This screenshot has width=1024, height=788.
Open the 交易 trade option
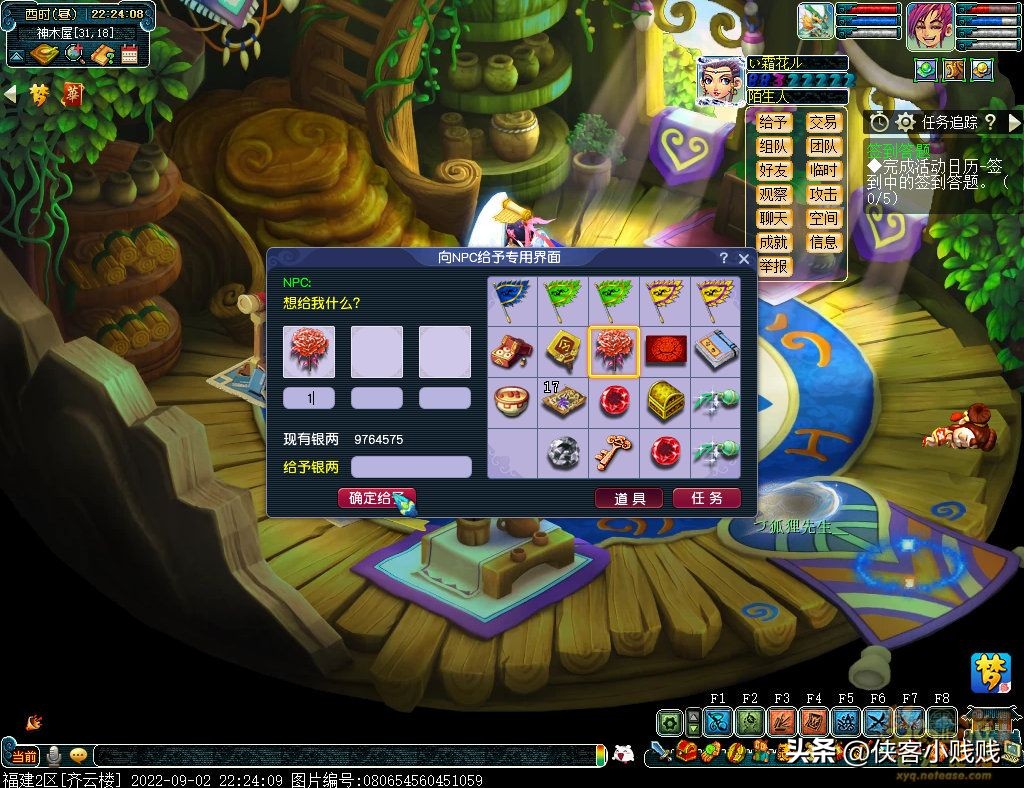[x=823, y=122]
